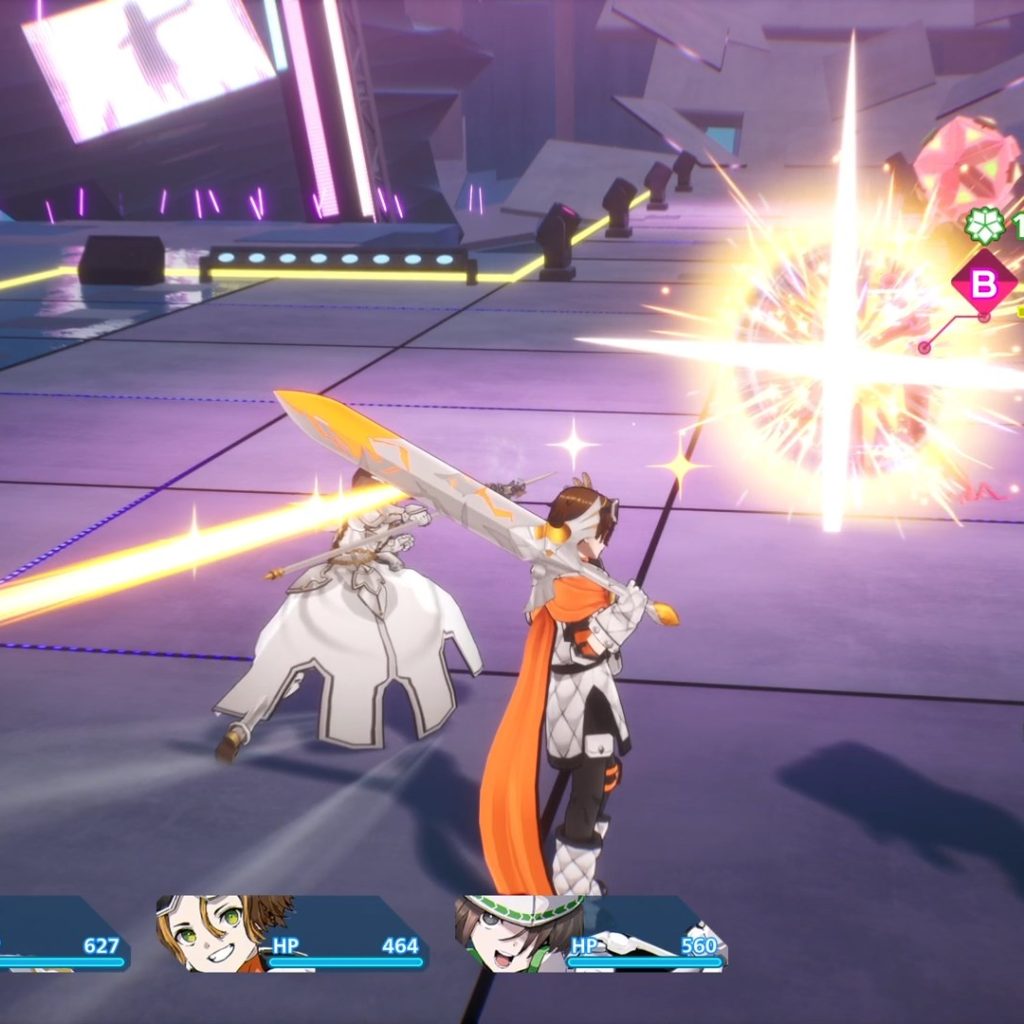1024x1024 pixels.
Task: Click the green clover status icon
Action: point(985,226)
